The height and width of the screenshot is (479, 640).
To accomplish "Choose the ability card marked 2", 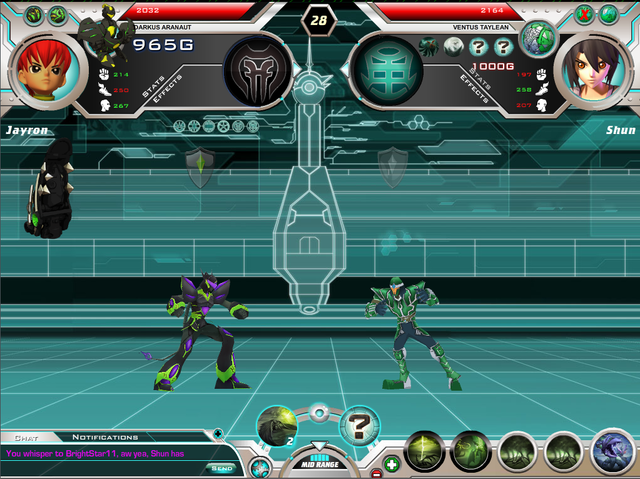I will (x=276, y=425).
